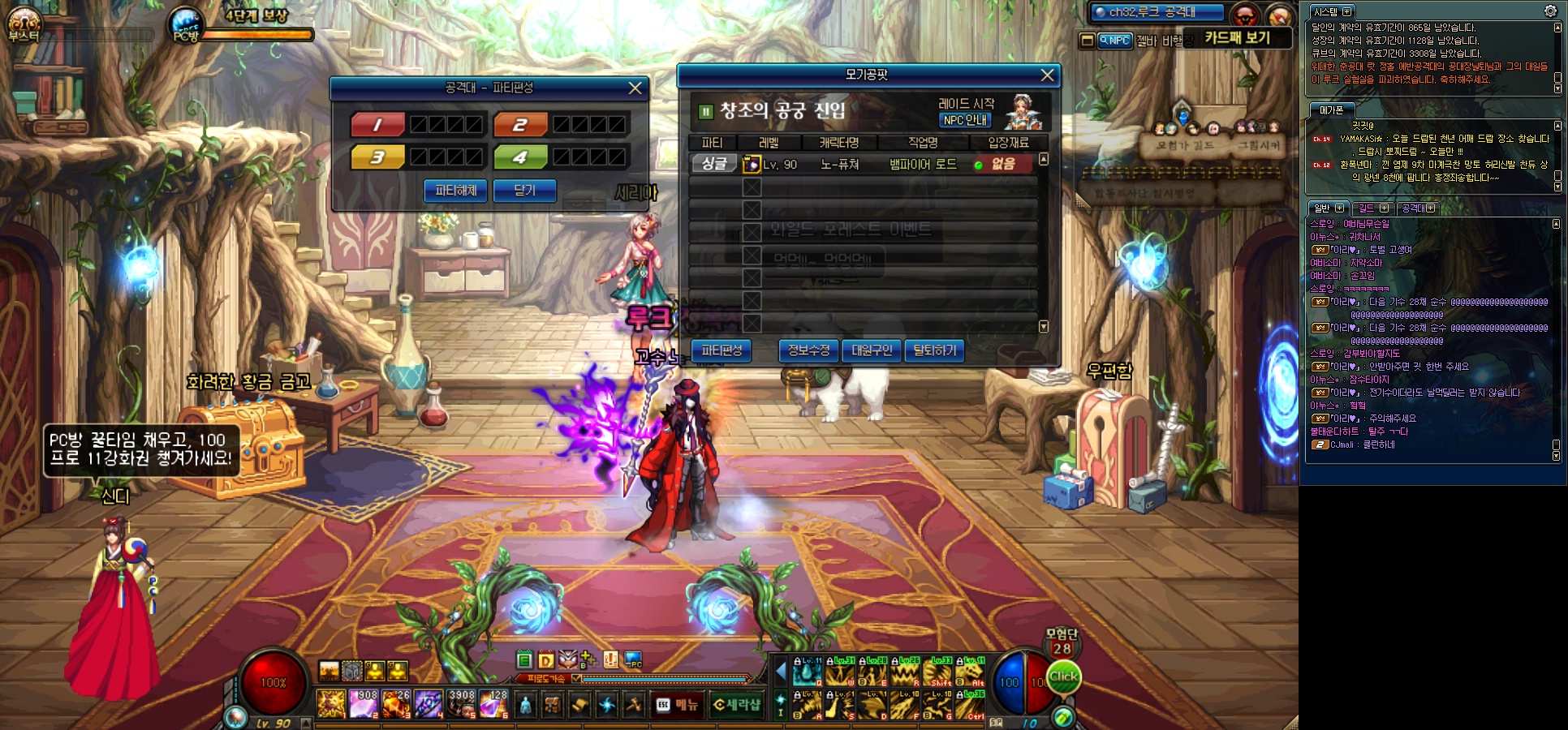
Task: Leave the raid with 탈퇴하기
Action: point(934,350)
